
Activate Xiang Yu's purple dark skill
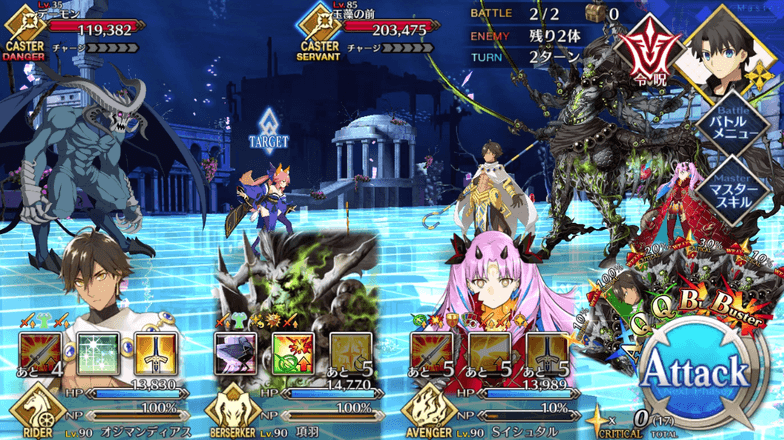pos(237,353)
